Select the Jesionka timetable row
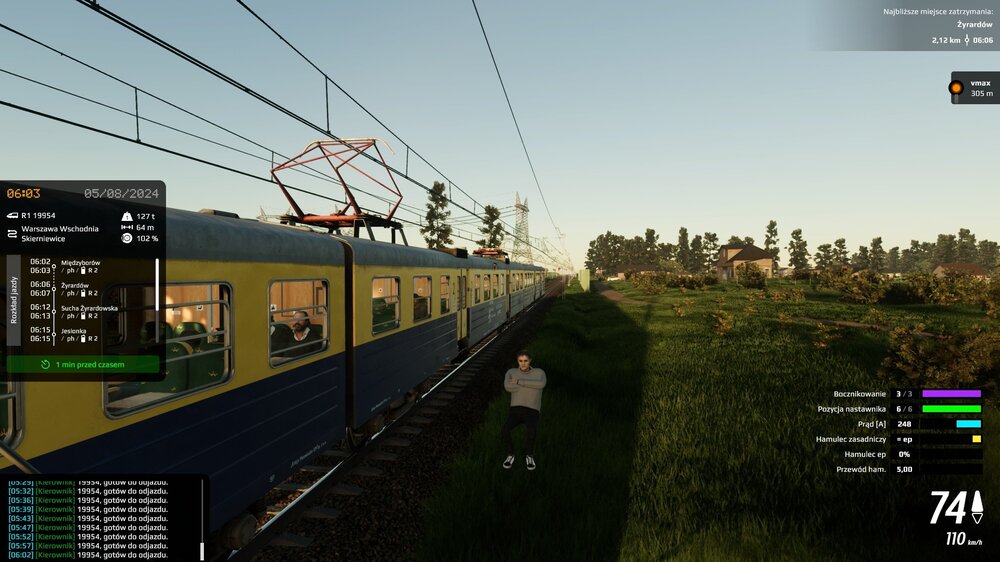Screen dimensions: 1000x562 coord(86,333)
